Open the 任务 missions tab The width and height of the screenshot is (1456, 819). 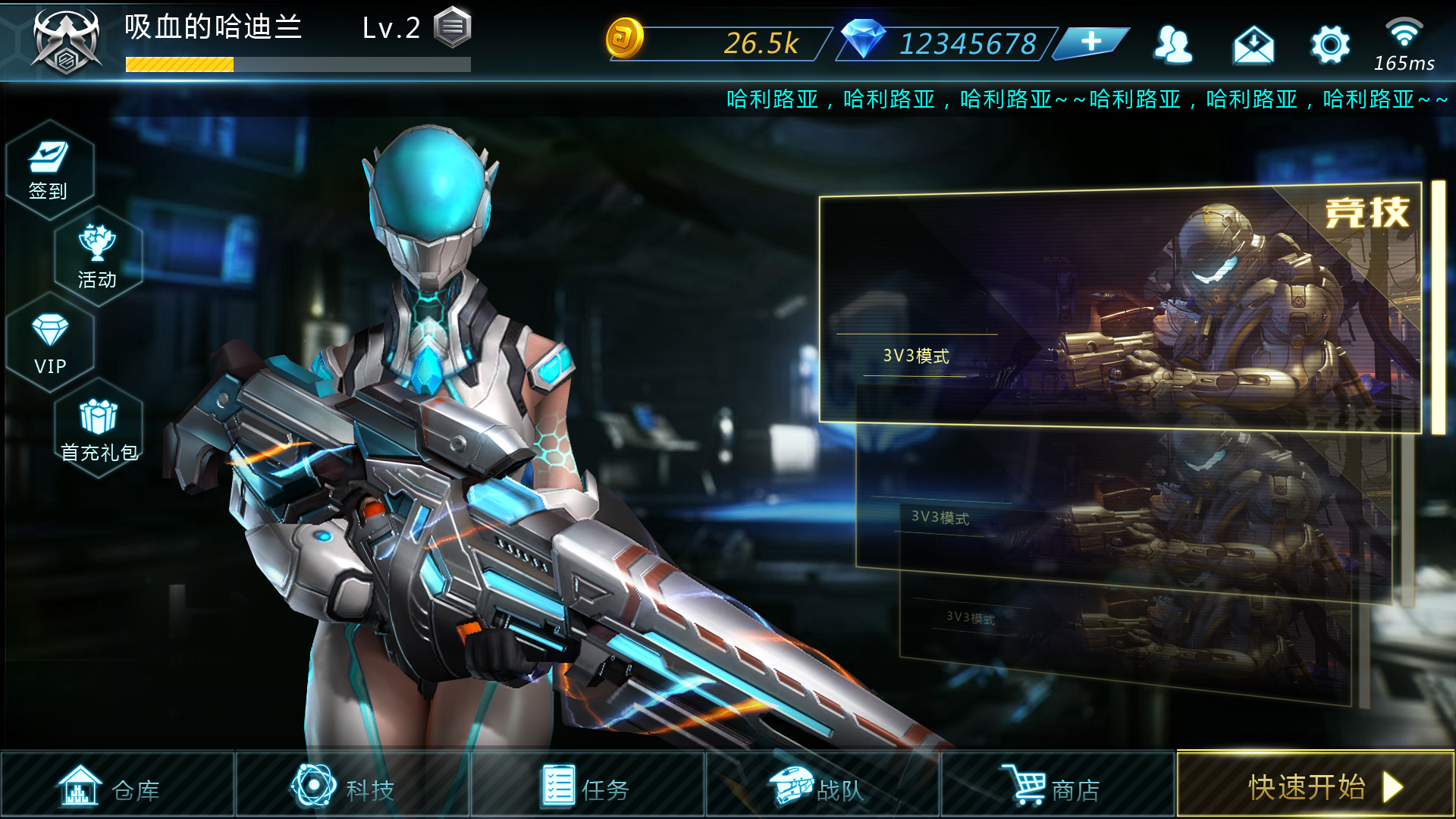(587, 786)
